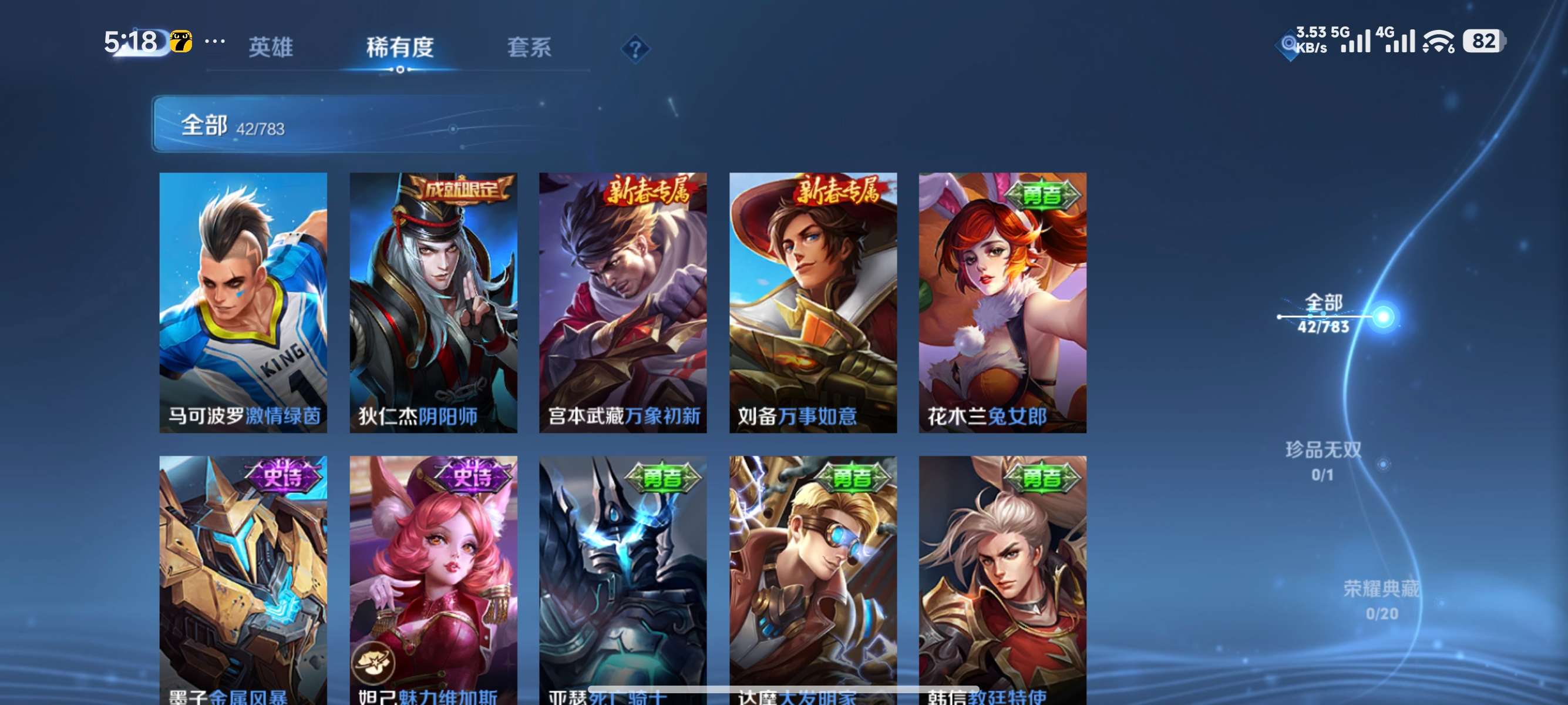Open the 套系 tab
Screen dimensions: 1568x705
click(529, 47)
